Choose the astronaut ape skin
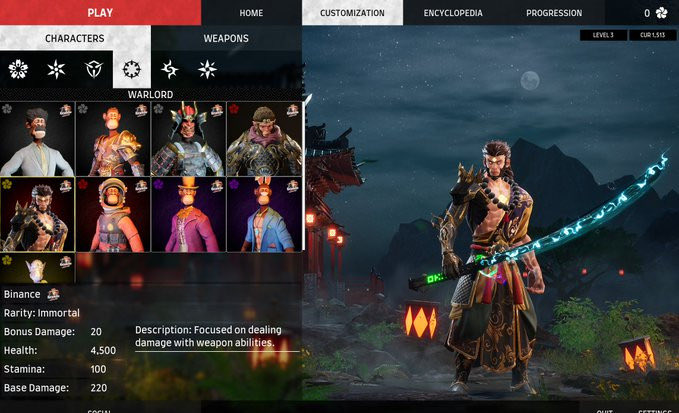Viewport: 679px width, 413px height. [x=113, y=214]
